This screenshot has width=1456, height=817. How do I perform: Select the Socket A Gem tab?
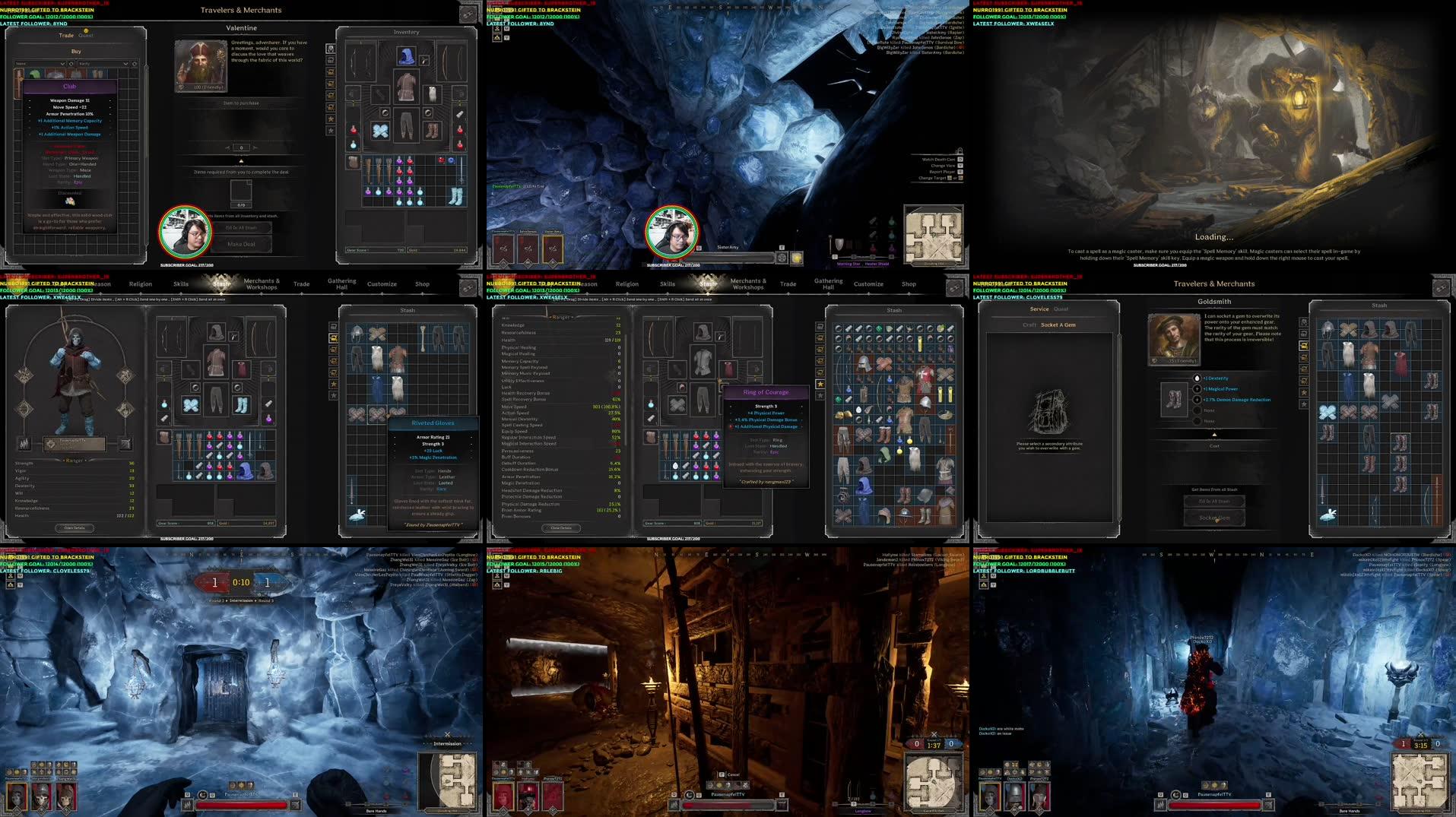point(1058,325)
